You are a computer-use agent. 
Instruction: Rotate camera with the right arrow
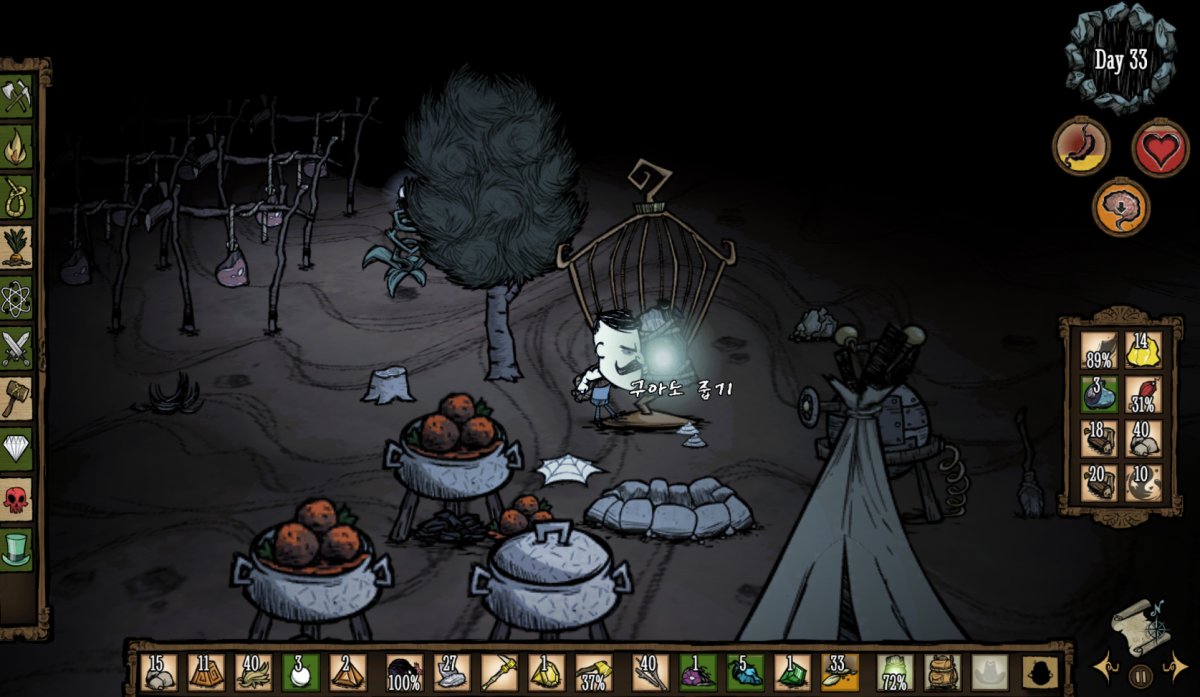point(1175,666)
